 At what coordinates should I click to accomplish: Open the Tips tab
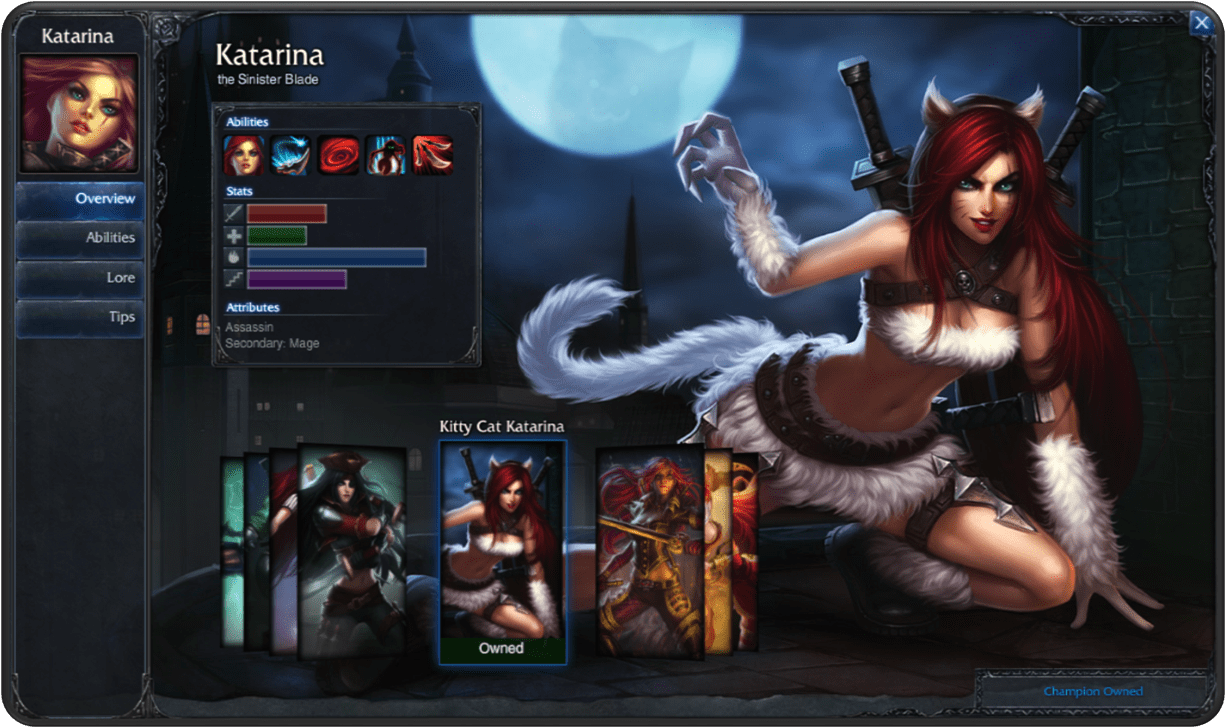click(80, 317)
